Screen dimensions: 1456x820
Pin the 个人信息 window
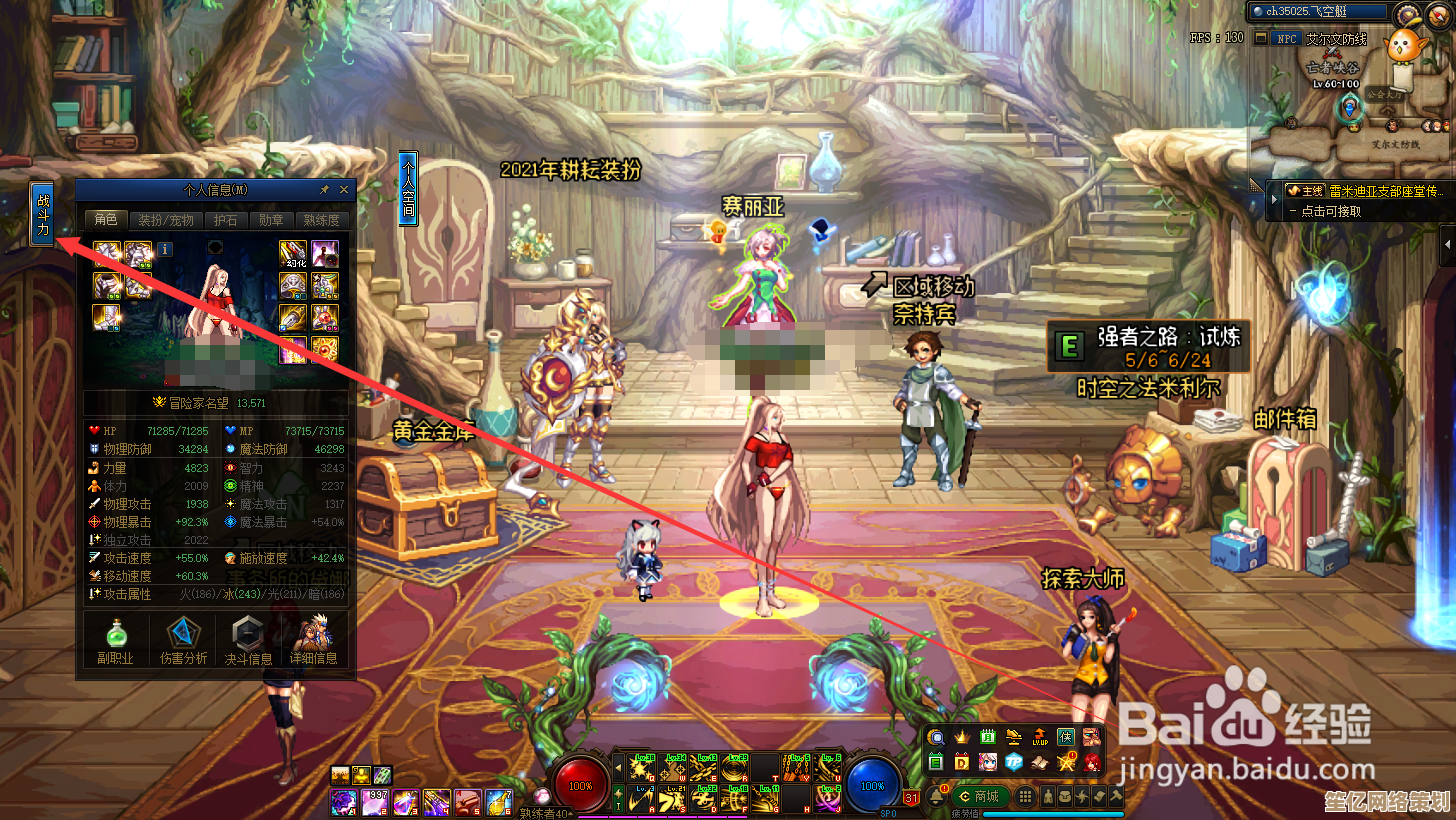coord(324,189)
